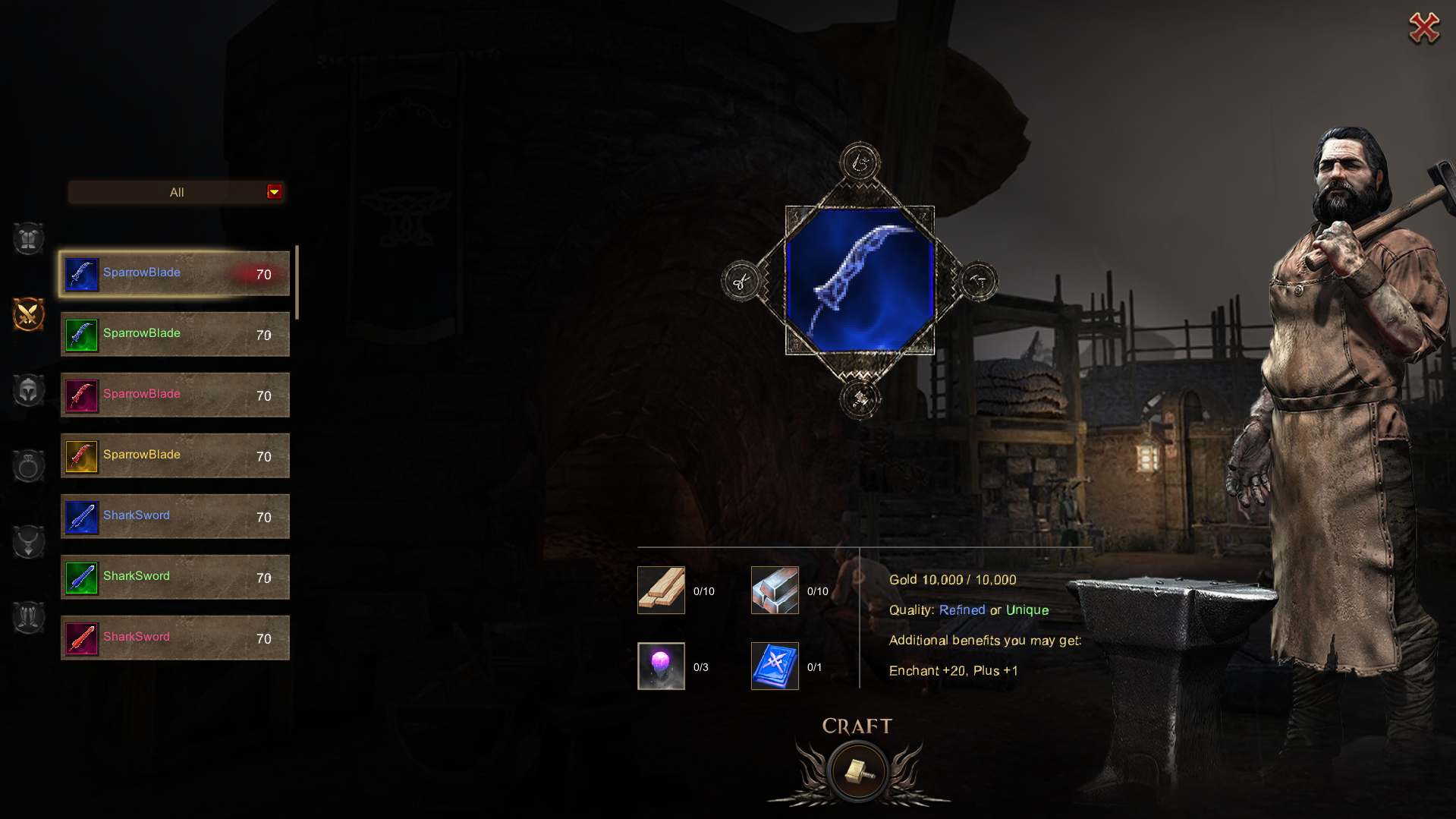This screenshot has height=819, width=1456.
Task: Select the green SharkSword recipe
Action: coord(175,577)
